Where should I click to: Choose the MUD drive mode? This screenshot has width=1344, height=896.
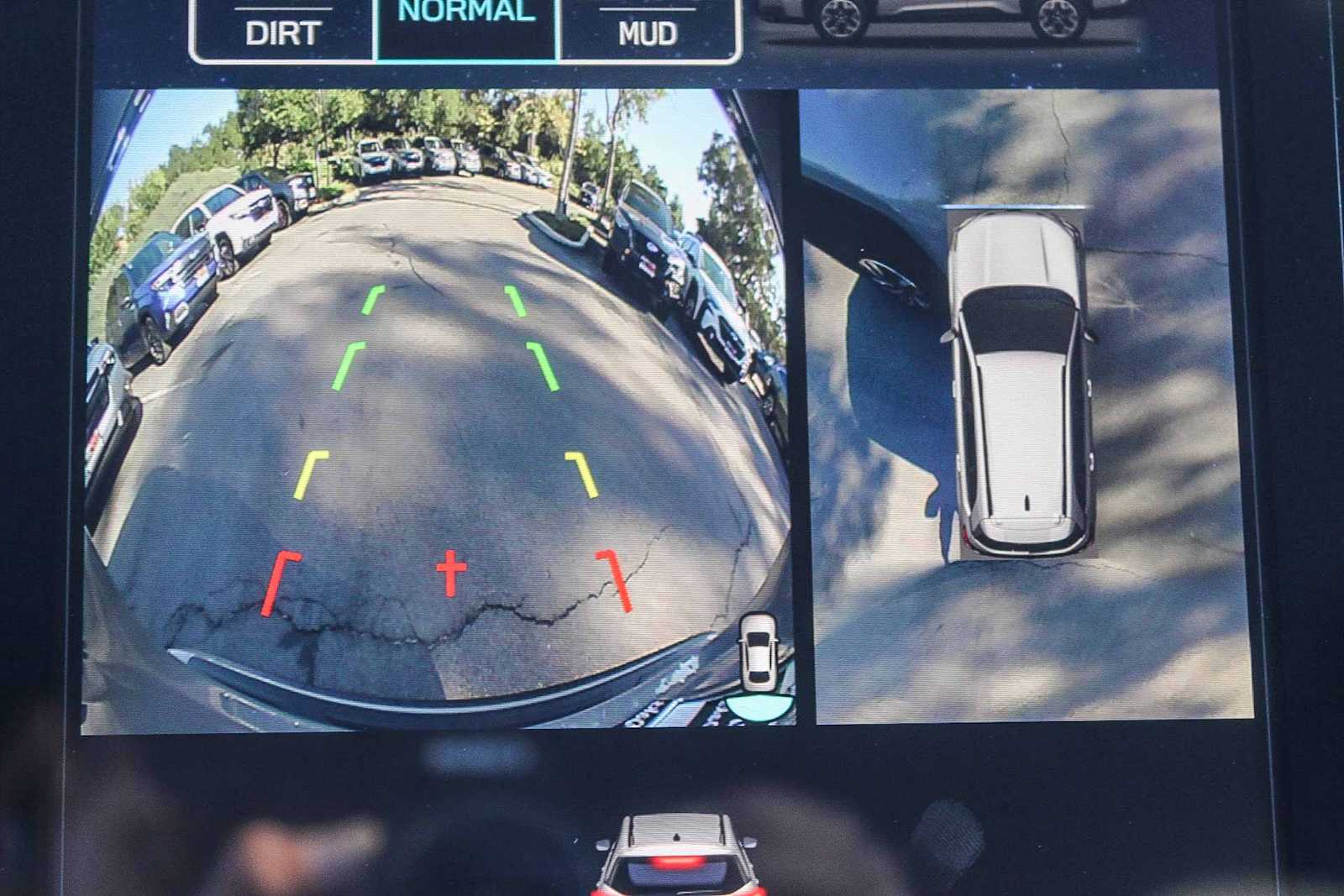point(648,32)
